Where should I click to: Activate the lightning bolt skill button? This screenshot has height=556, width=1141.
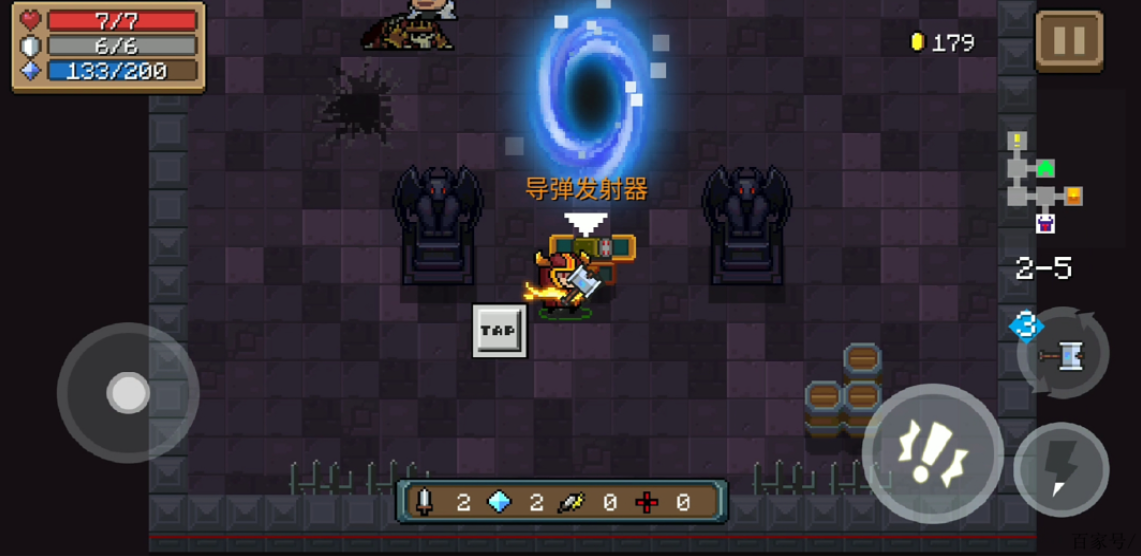click(1061, 469)
